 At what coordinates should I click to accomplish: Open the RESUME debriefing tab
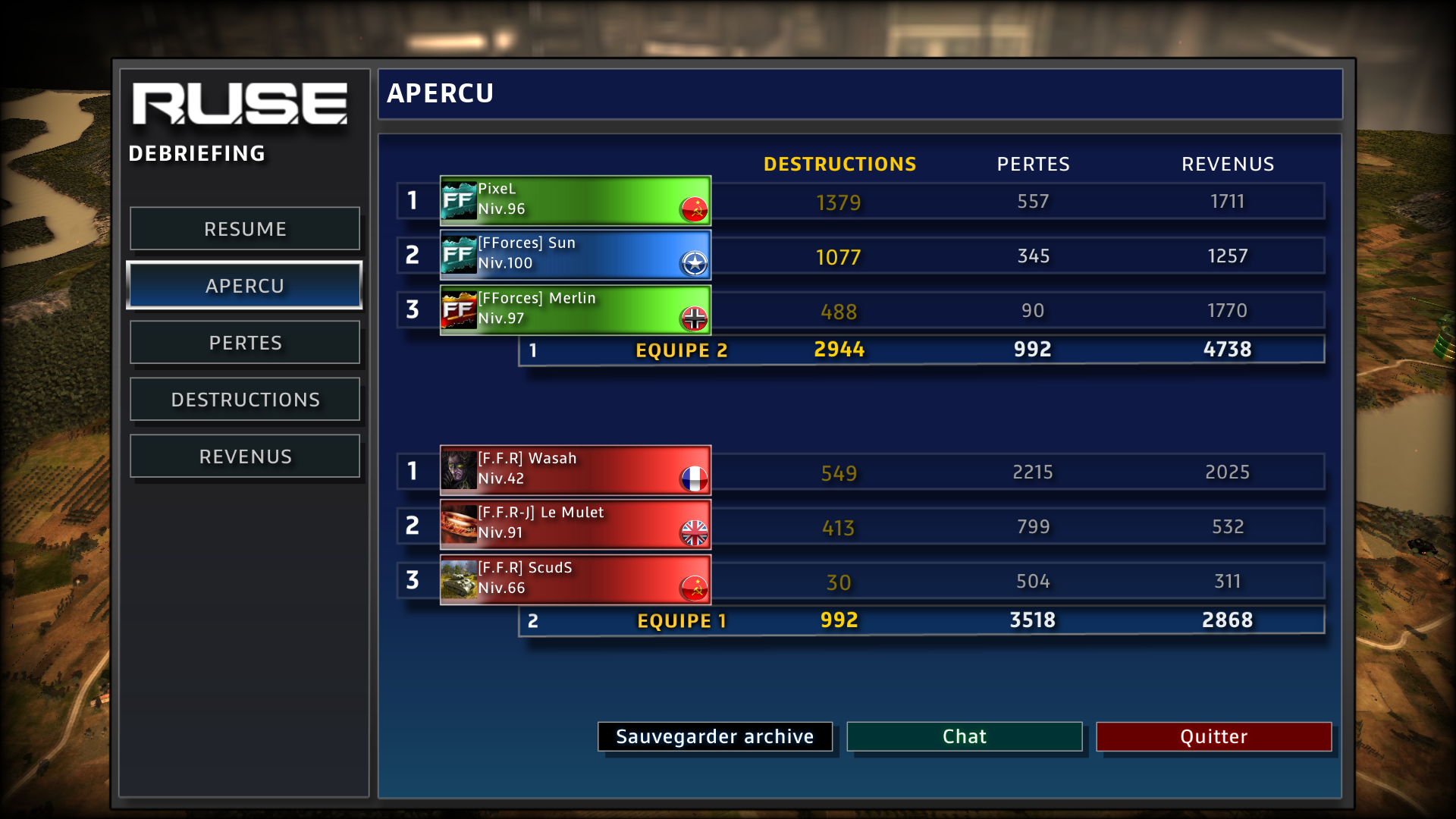point(245,229)
